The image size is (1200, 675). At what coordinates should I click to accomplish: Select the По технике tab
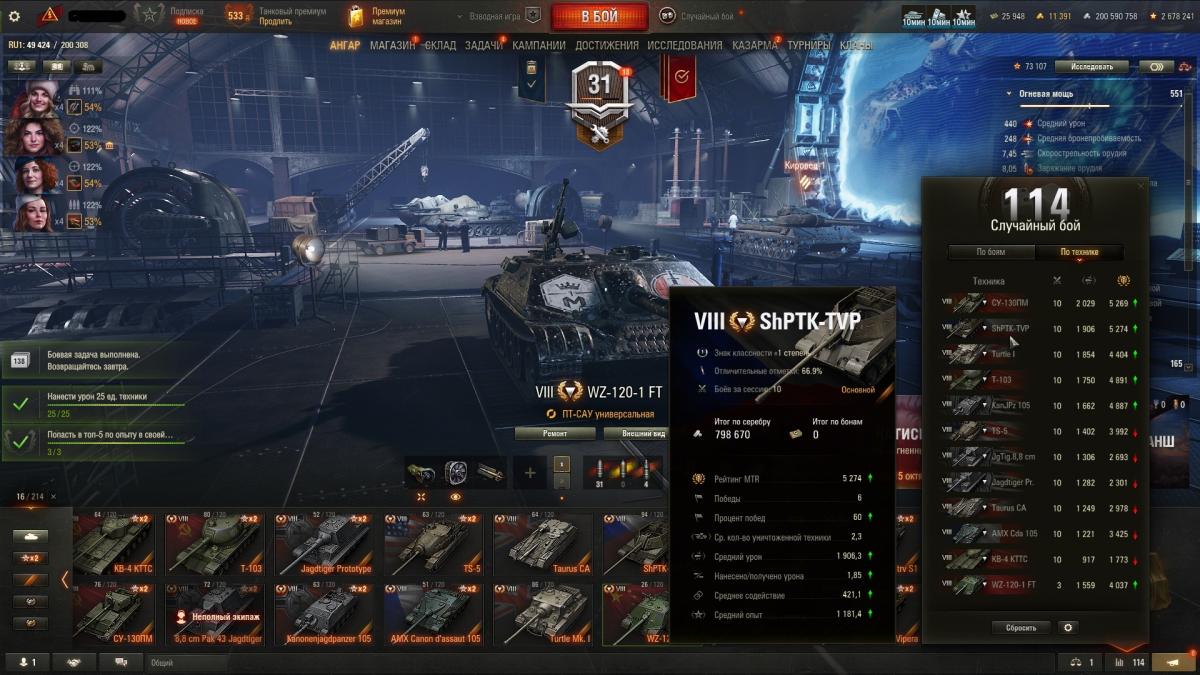click(1079, 253)
